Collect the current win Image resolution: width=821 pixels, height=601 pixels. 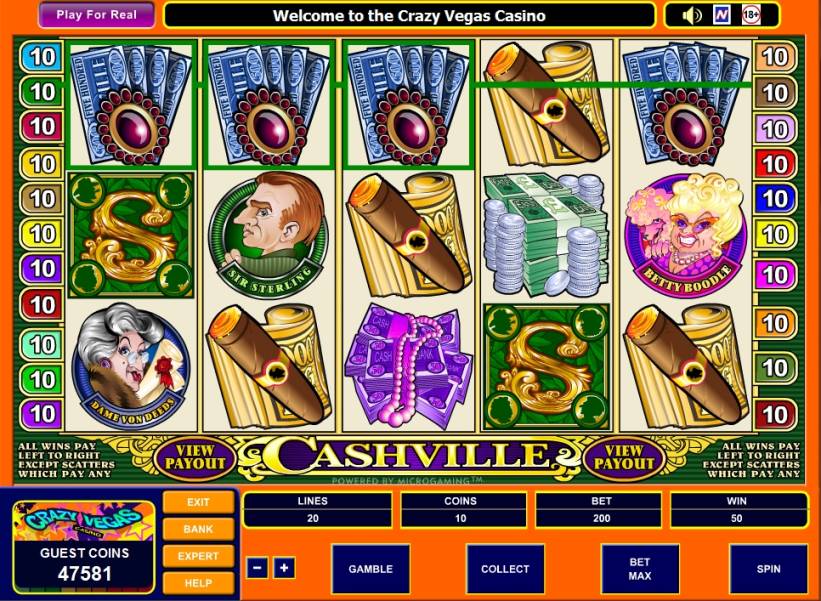(505, 568)
